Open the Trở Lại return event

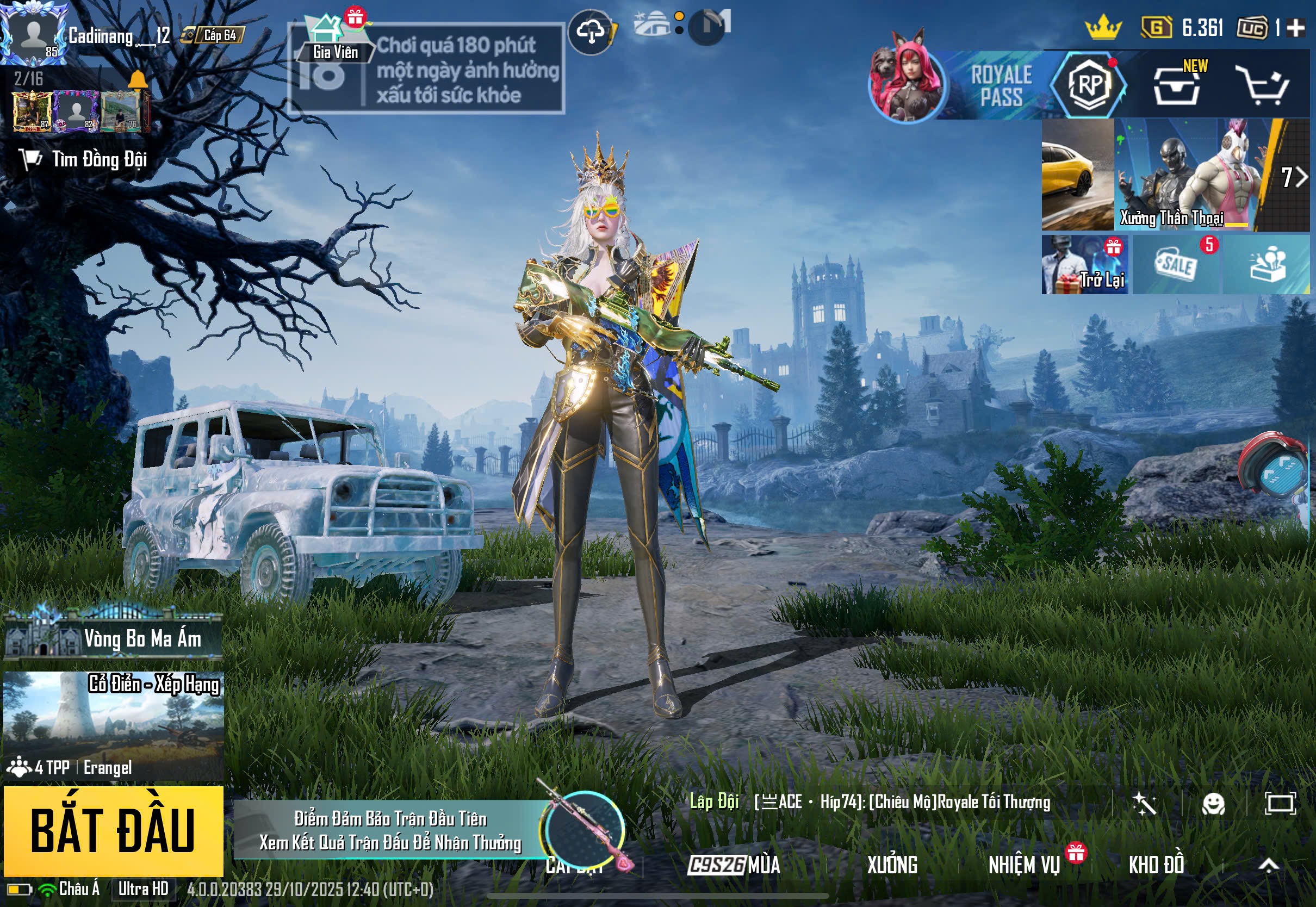1084,265
